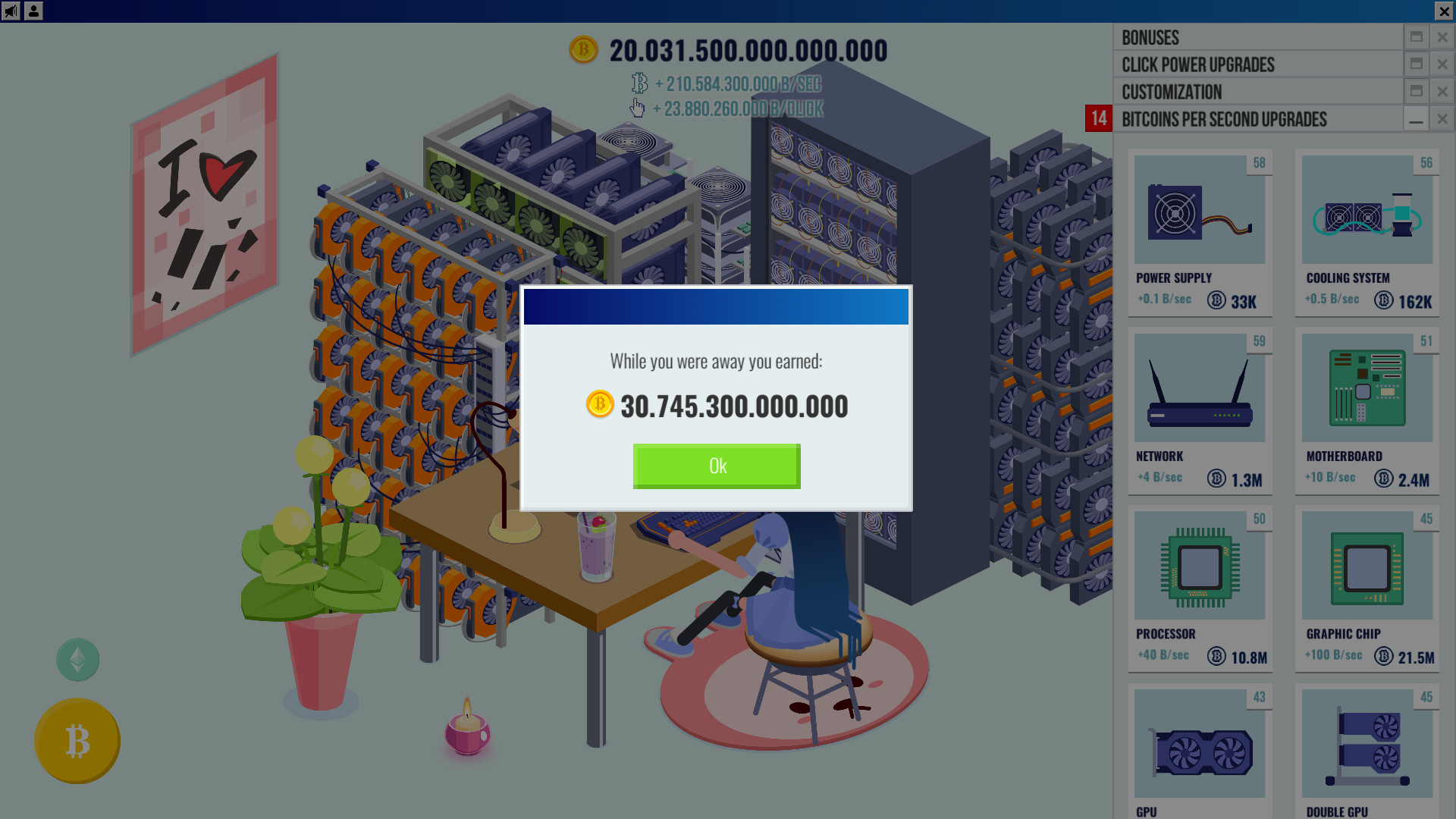Screen dimensions: 1456x819
Task: Purchase the Processor upgrade
Action: 1200,588
